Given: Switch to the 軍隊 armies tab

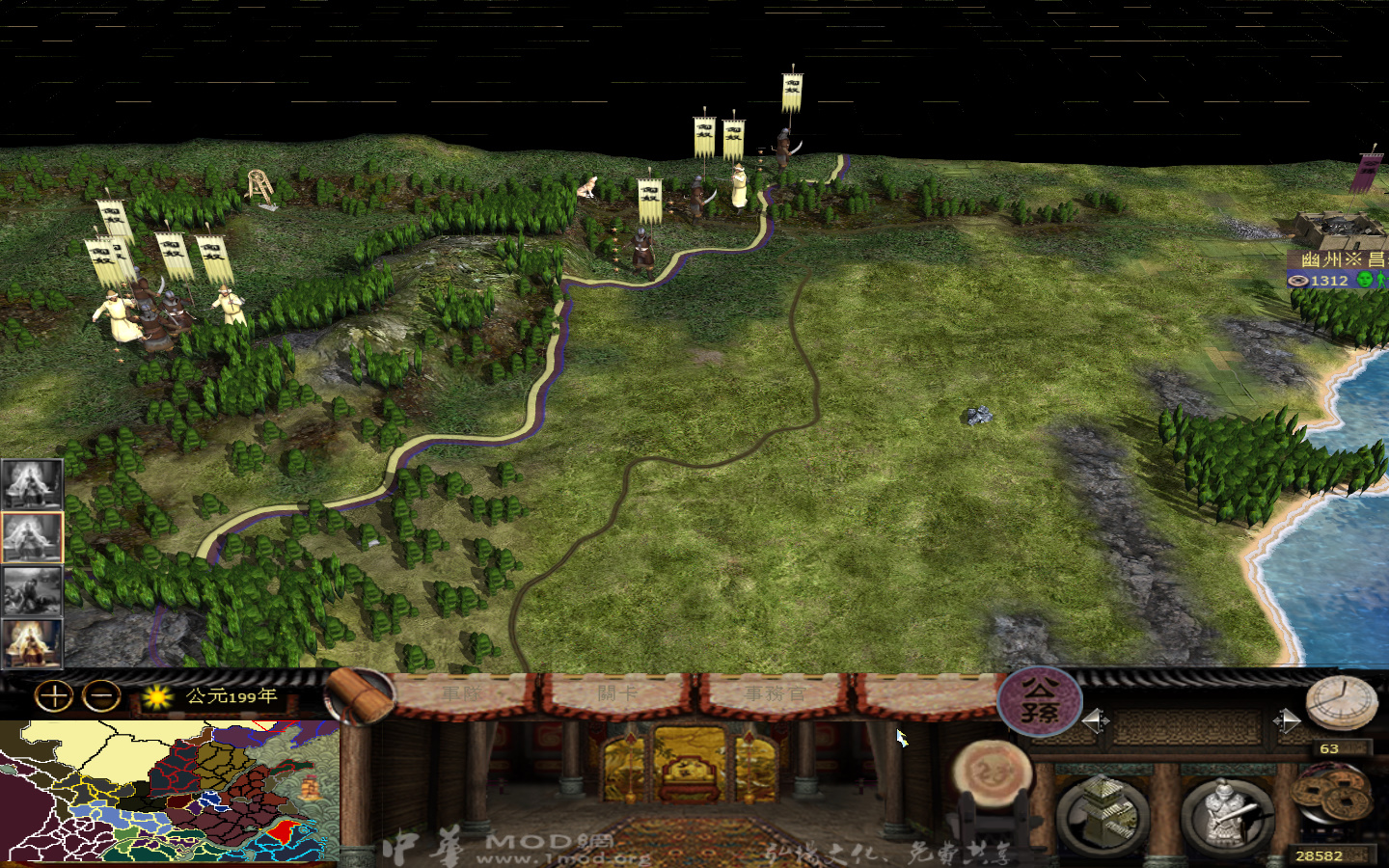Looking at the screenshot, I should [463, 692].
